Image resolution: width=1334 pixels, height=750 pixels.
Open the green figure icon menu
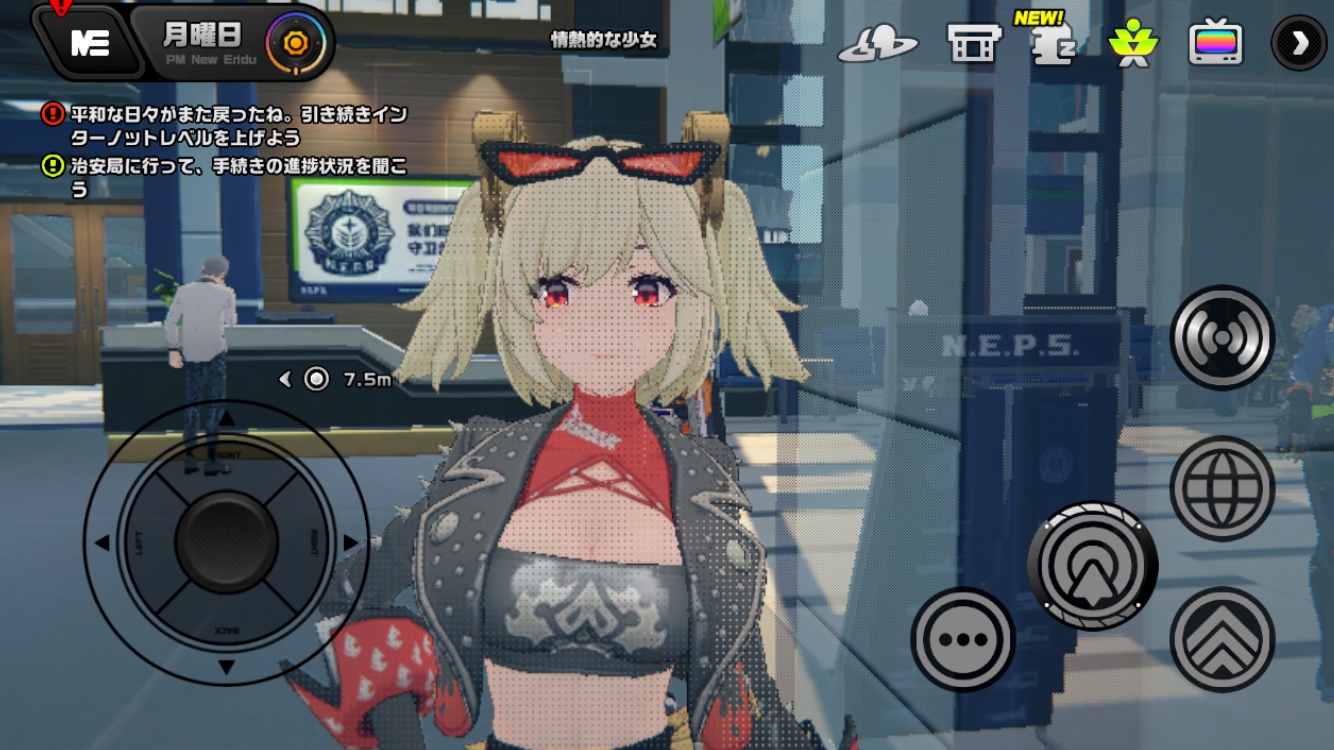pyautogui.click(x=1133, y=44)
